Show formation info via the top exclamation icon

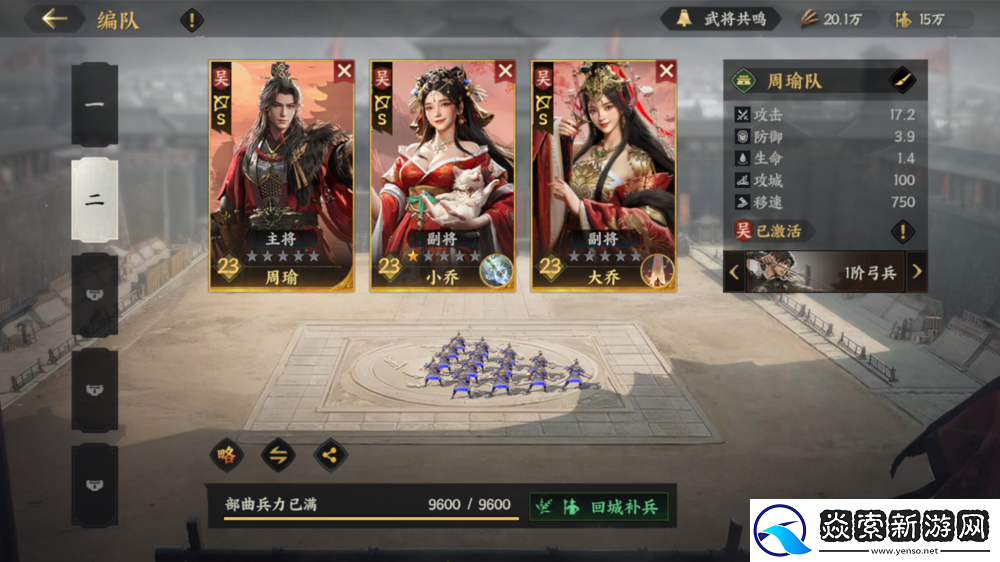[191, 19]
